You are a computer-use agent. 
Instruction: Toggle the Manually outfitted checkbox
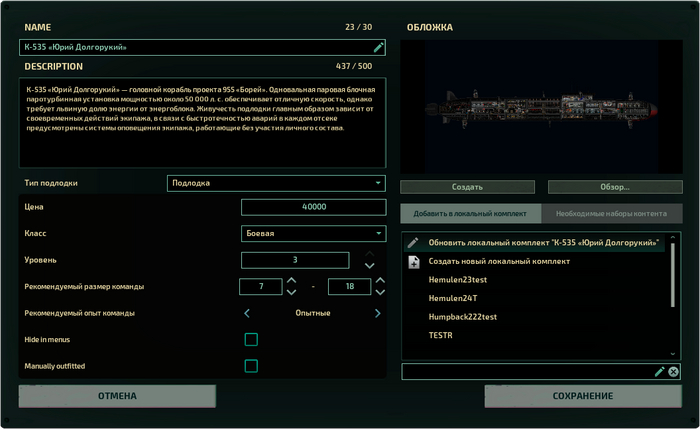[x=251, y=366]
